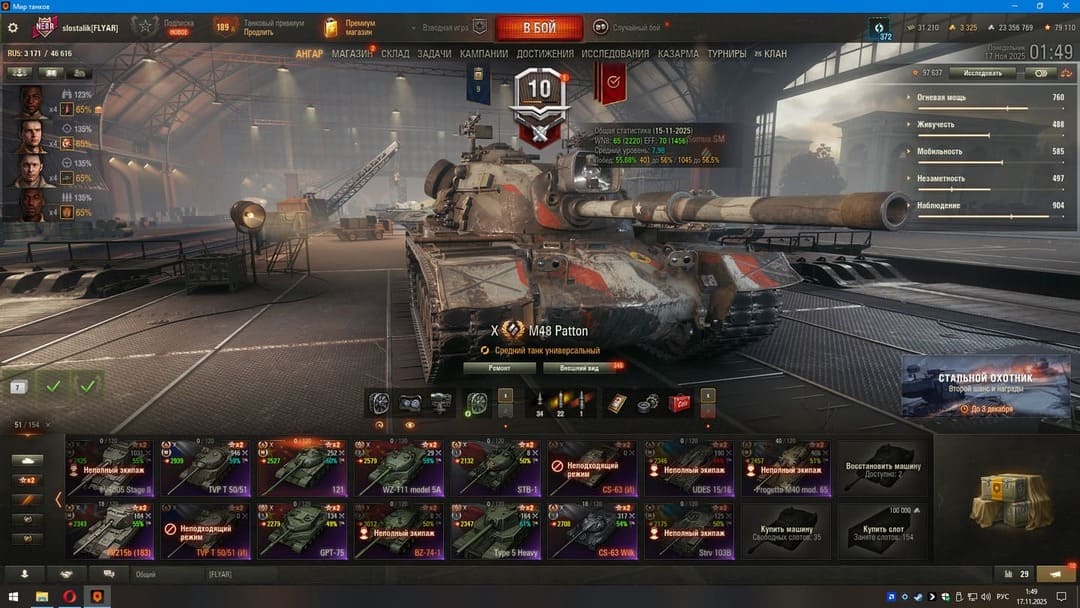
Task: Click the Ремонт button
Action: (x=500, y=368)
